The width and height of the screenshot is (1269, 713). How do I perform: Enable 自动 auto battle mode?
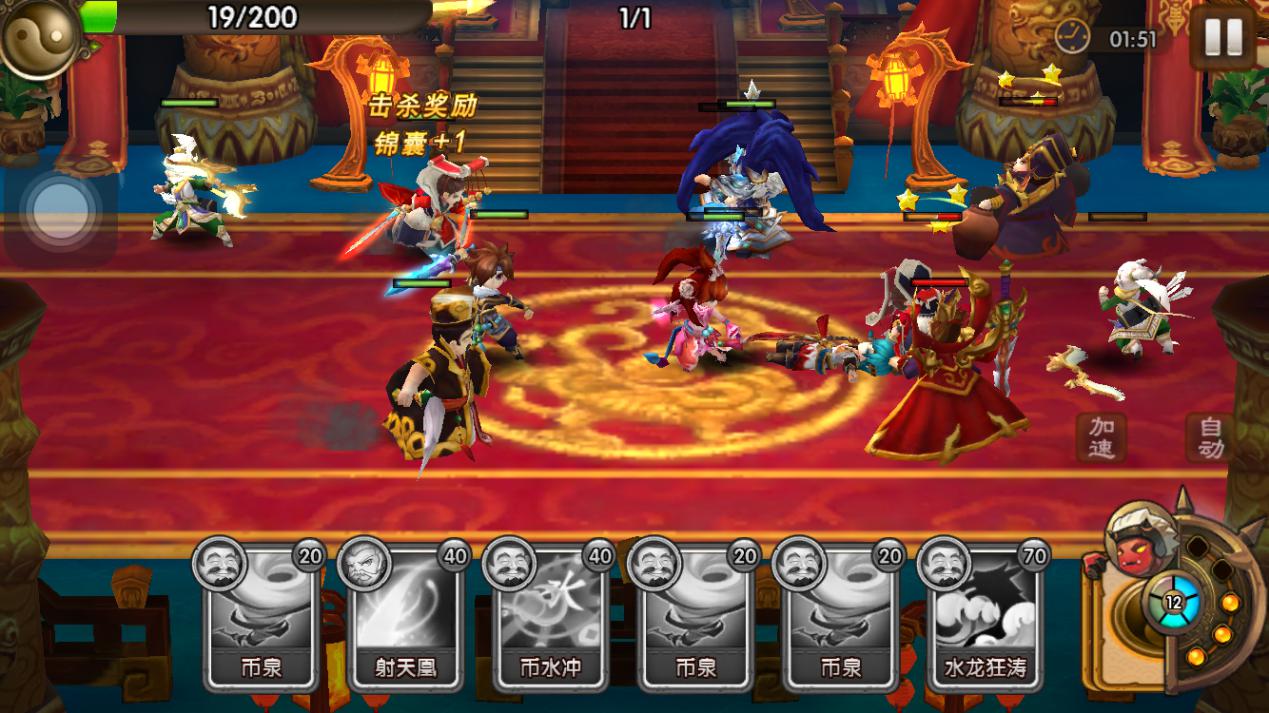click(x=1209, y=437)
